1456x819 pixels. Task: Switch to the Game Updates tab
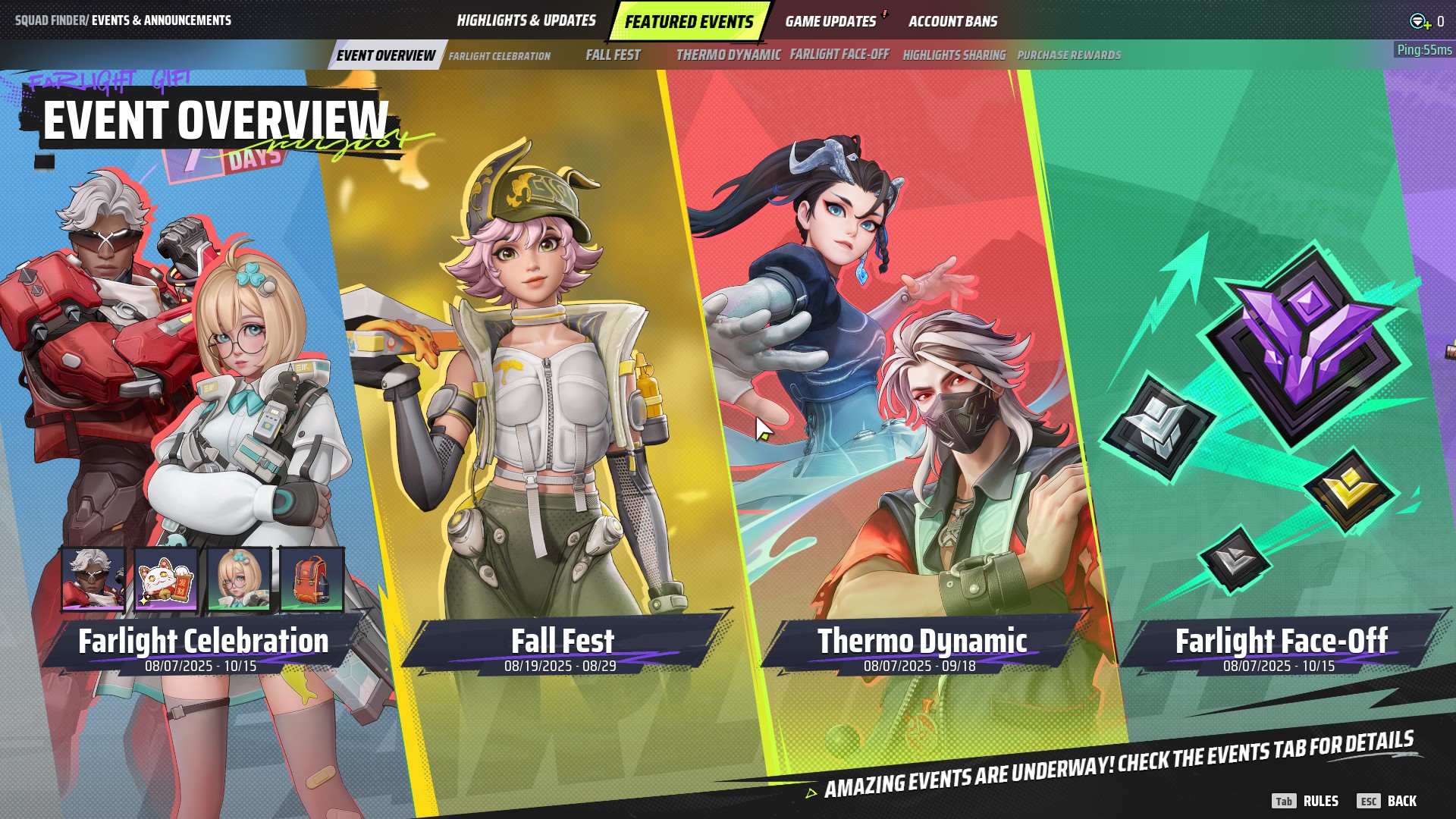830,21
